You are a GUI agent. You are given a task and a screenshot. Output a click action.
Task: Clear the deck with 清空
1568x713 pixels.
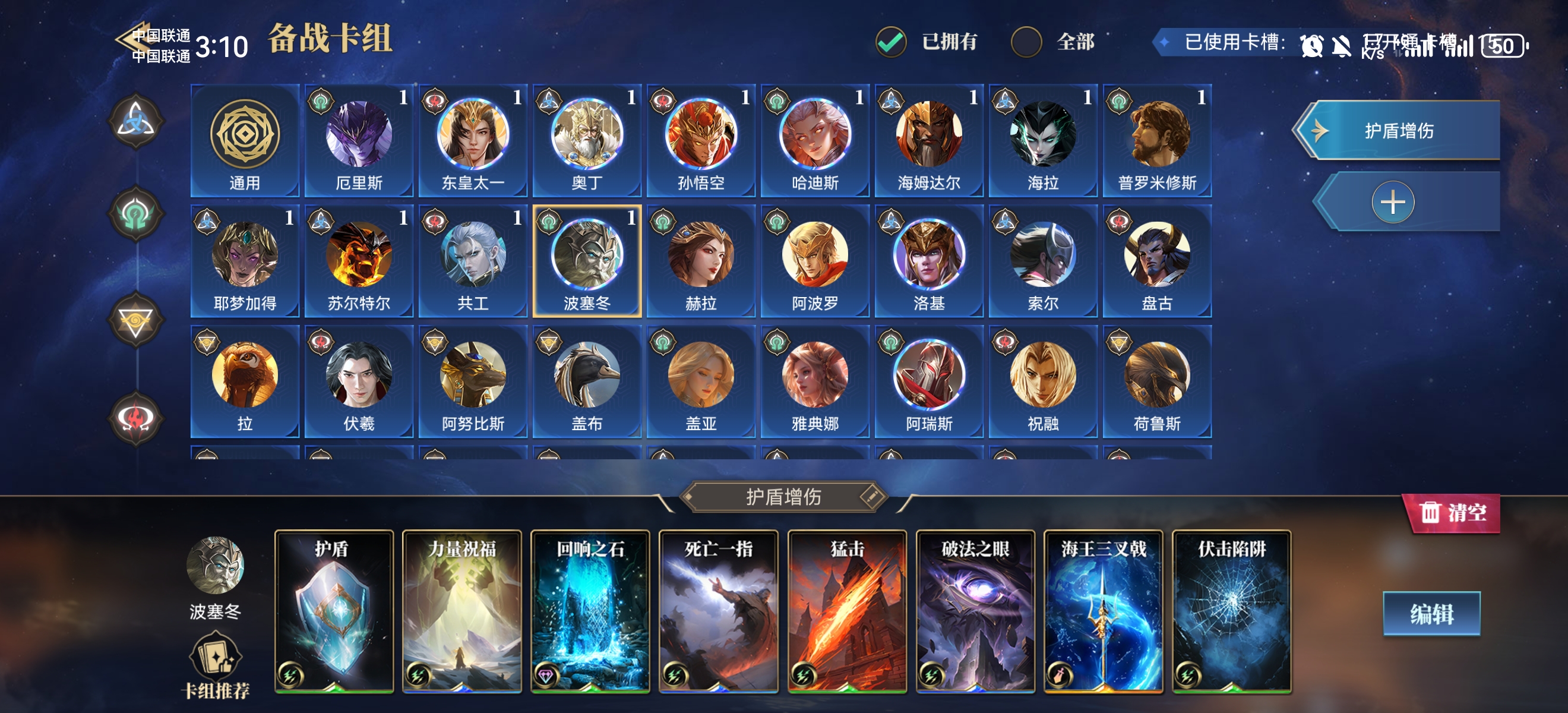pos(1452,513)
